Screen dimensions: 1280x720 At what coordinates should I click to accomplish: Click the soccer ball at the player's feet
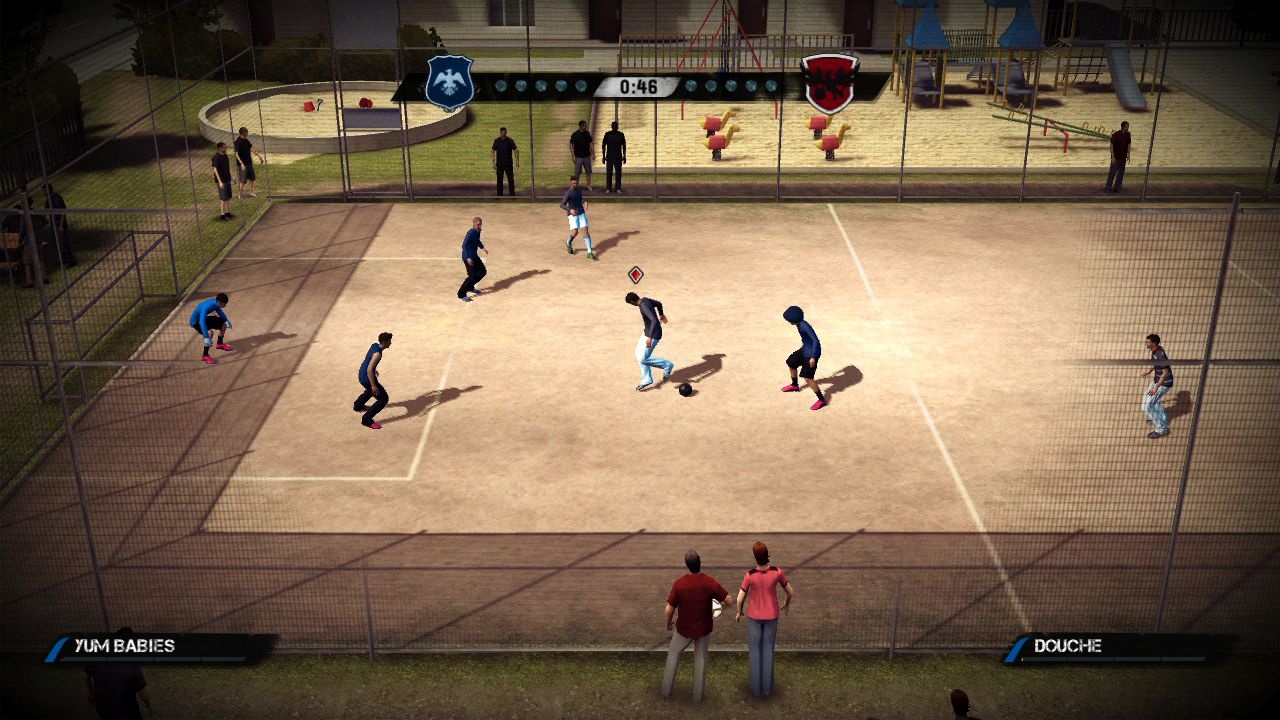pyautogui.click(x=683, y=390)
